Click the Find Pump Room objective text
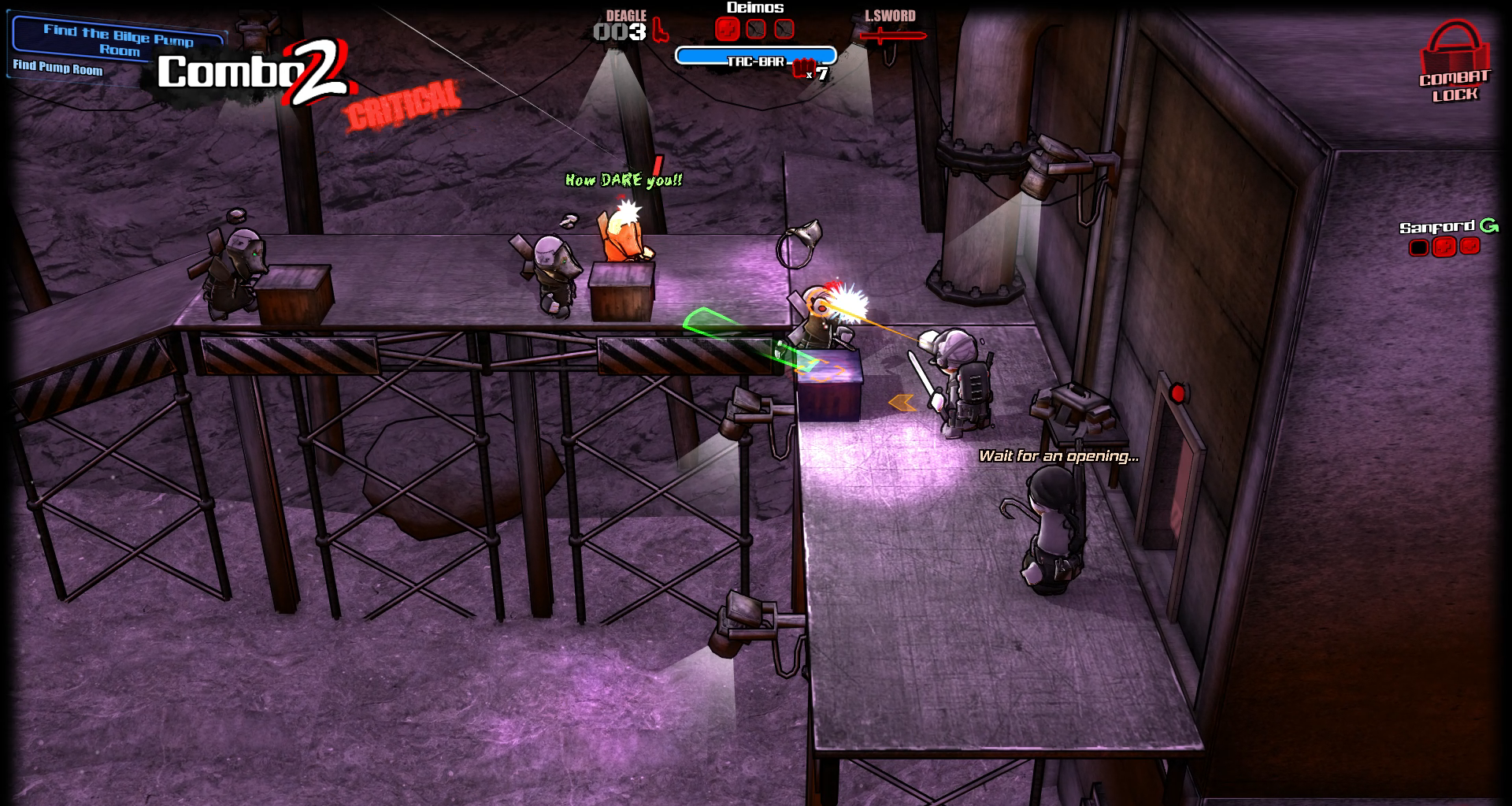The height and width of the screenshot is (806, 1512). pos(57,70)
